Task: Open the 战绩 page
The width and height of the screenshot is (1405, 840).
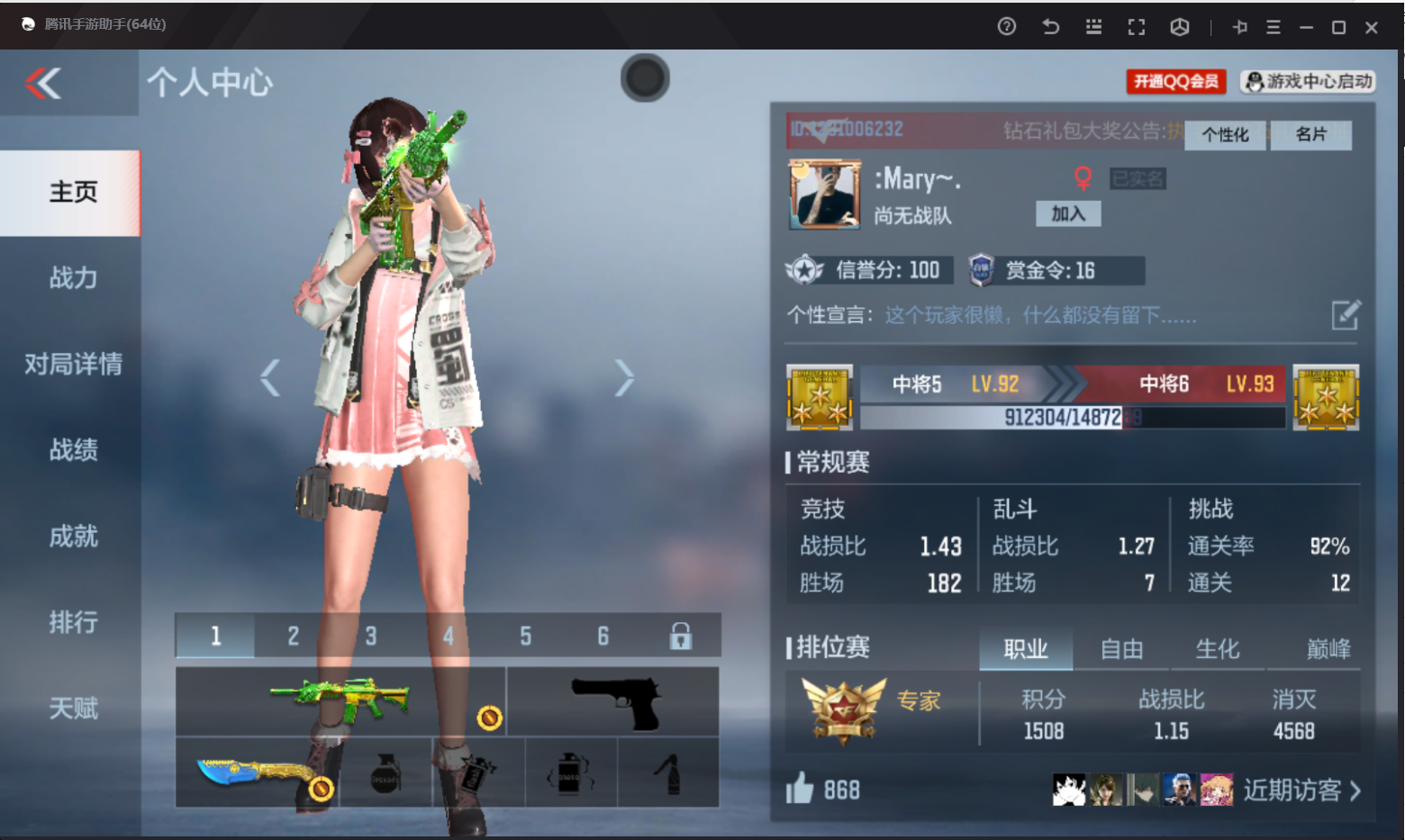Action: tap(73, 450)
